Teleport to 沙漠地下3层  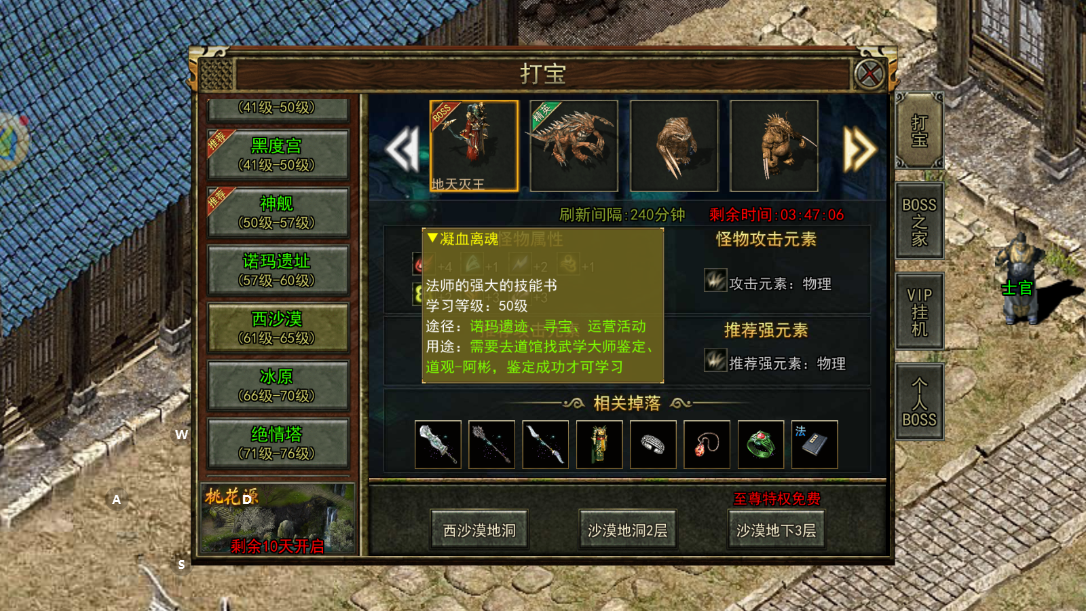click(x=776, y=530)
